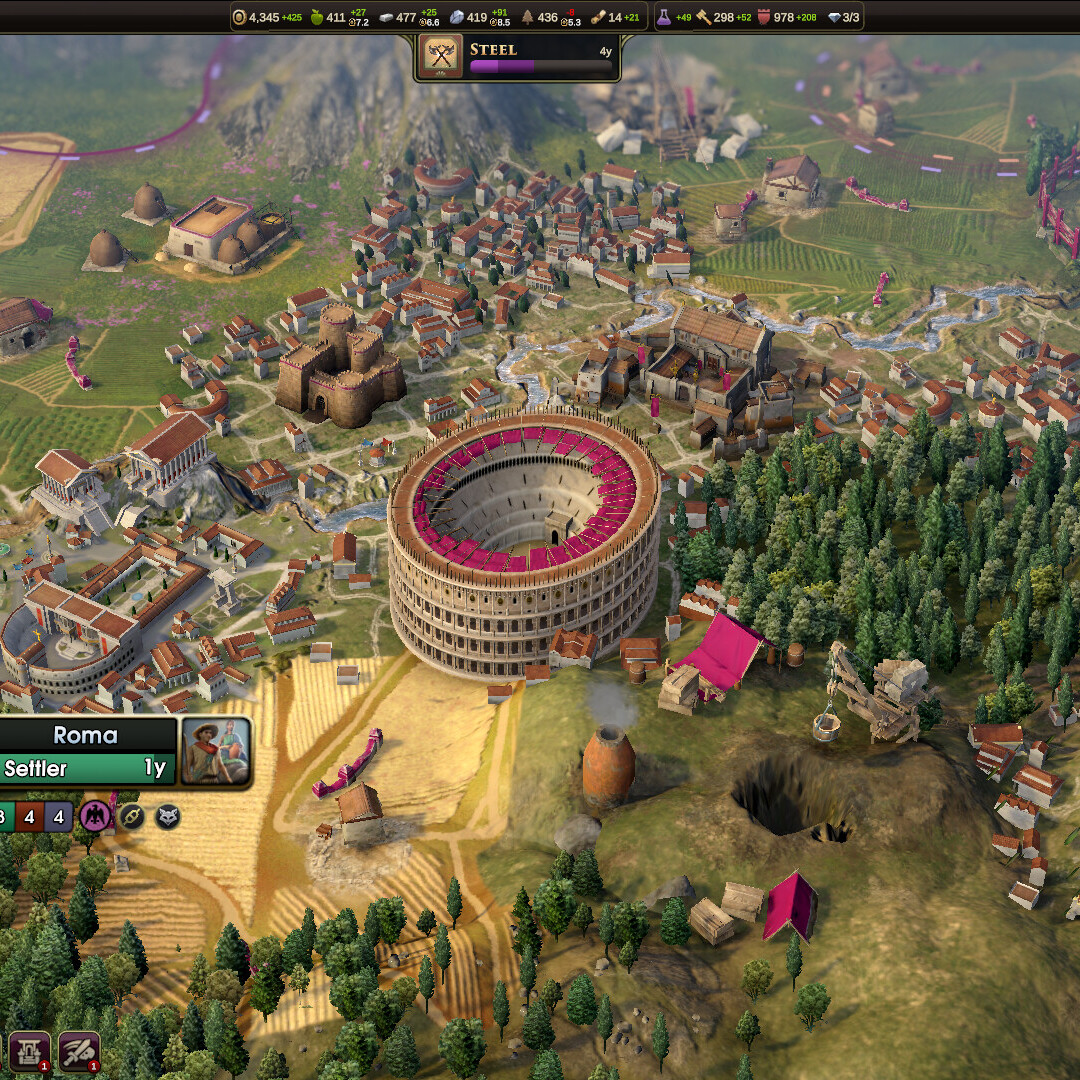Open the city gate notification button
1080x1080 pixels.
tap(30, 1051)
